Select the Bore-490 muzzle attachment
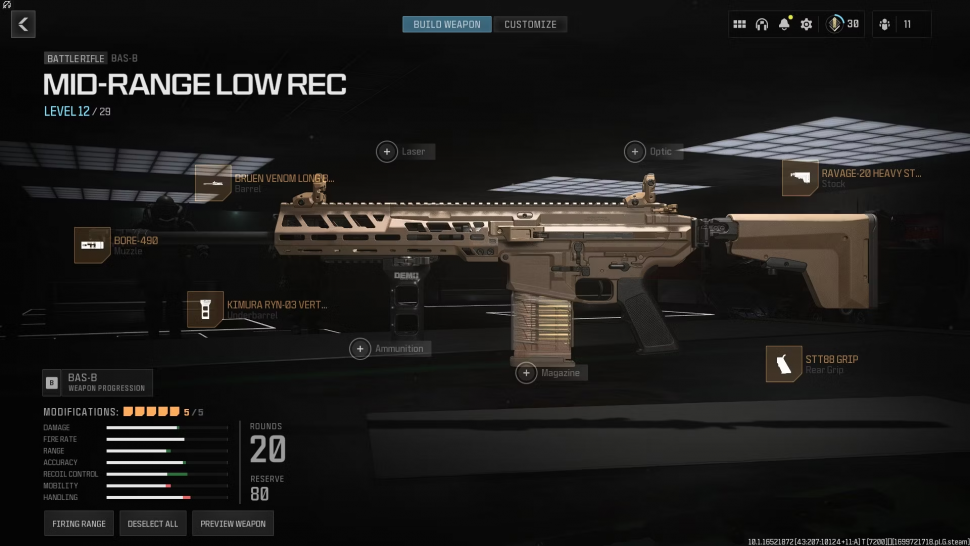 click(92, 245)
